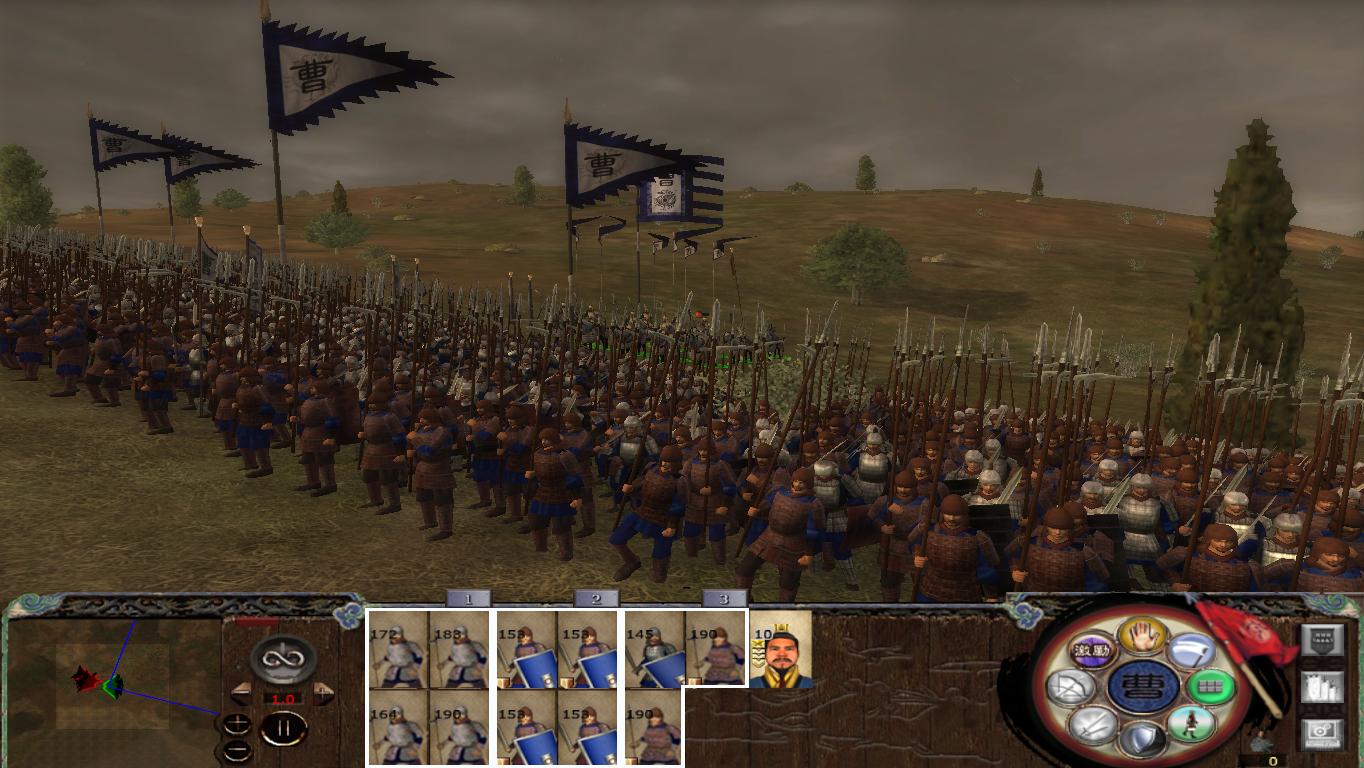1364x768 pixels.
Task: Toggle run mode with the running soldier icon
Action: (1194, 724)
